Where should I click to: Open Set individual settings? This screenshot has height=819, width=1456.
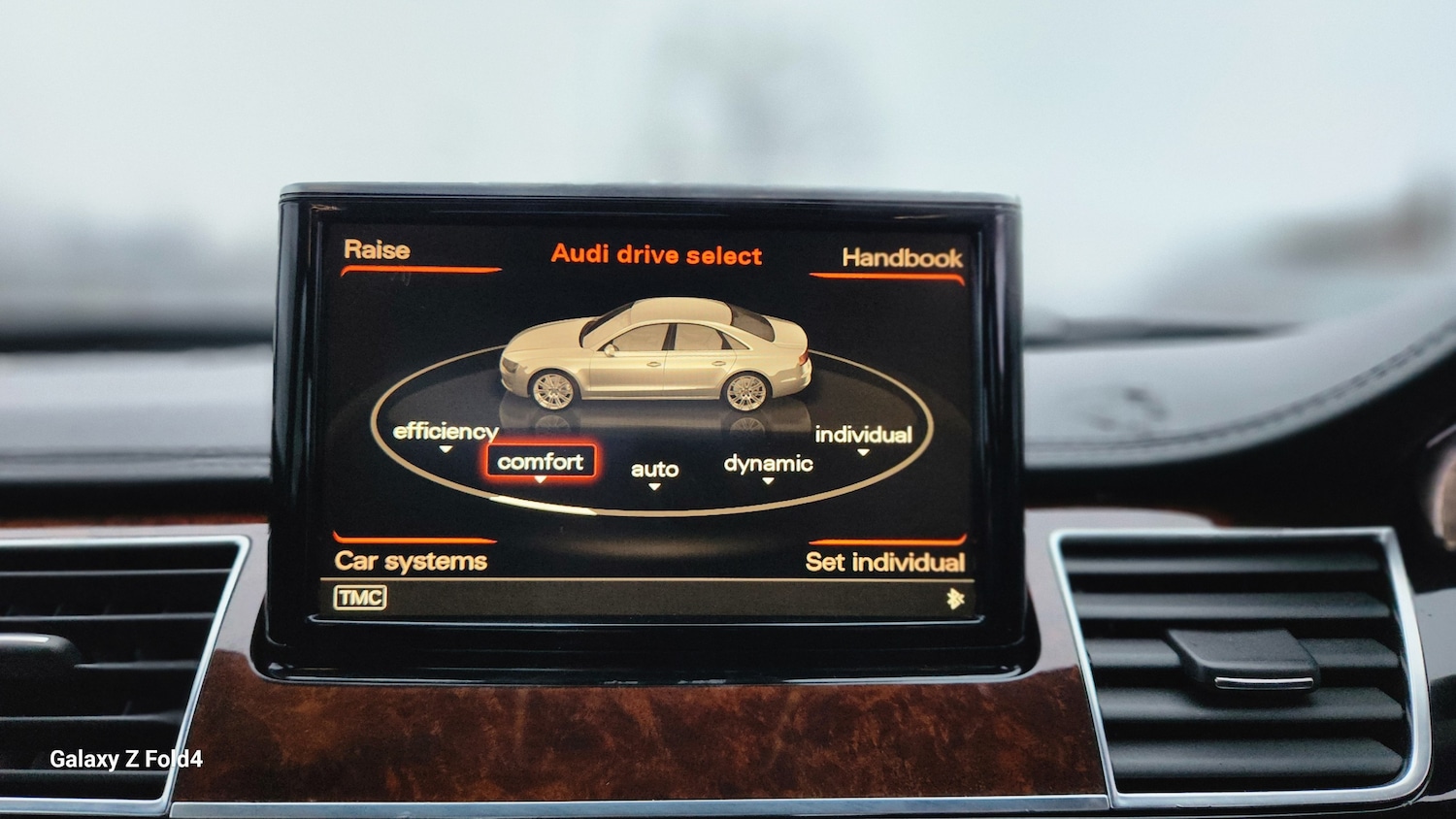coord(886,561)
